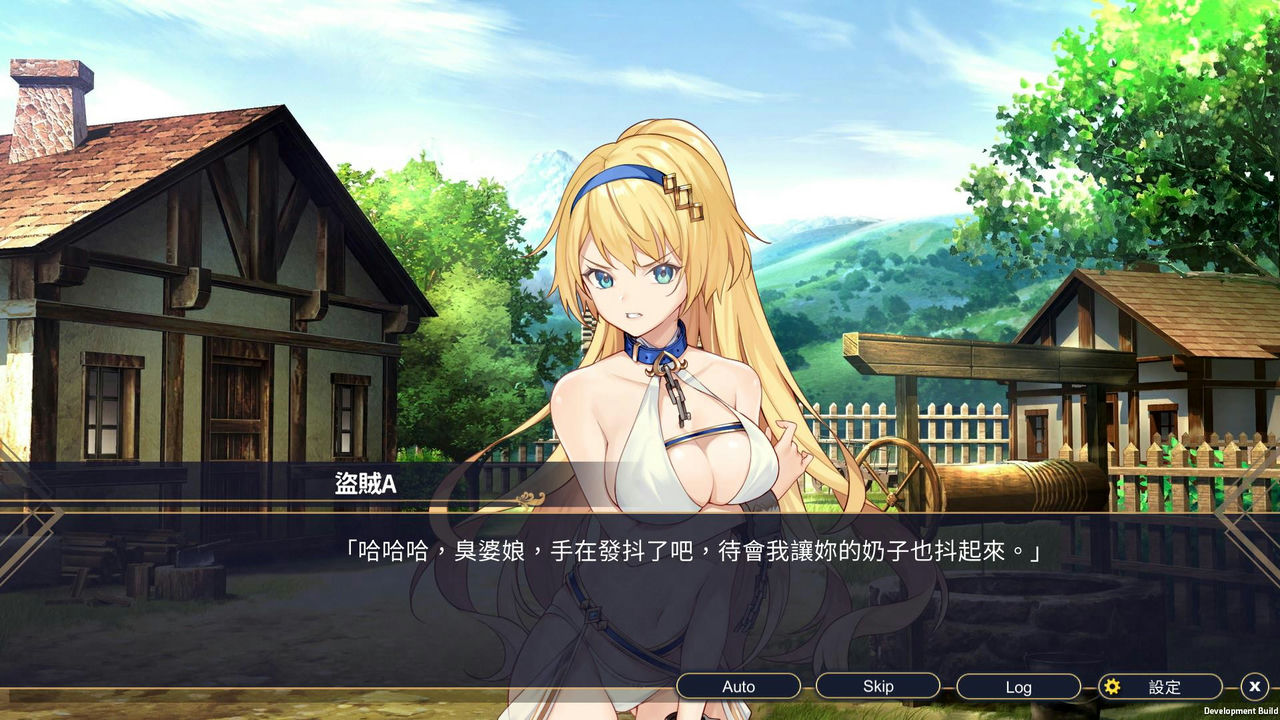This screenshot has height=720, width=1280.
Task: Toggle Skip mode to fast-forward the scene
Action: (x=878, y=686)
